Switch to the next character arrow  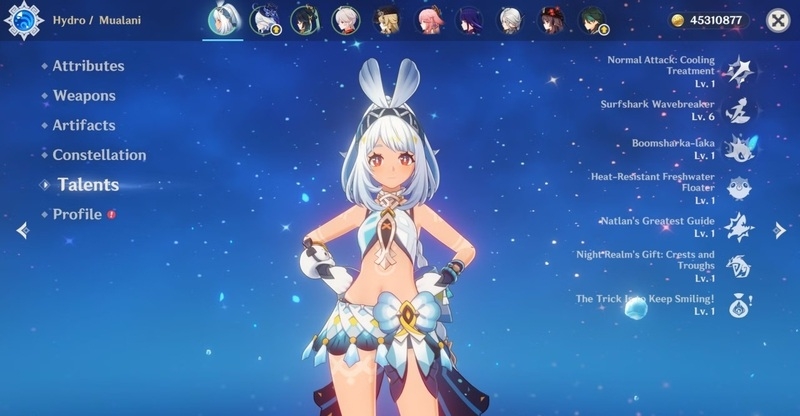click(780, 230)
